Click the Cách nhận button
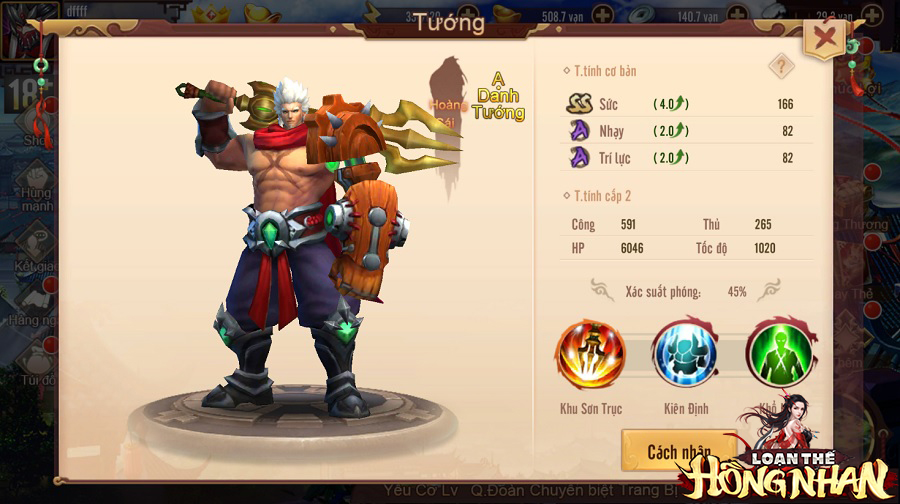The width and height of the screenshot is (900, 504). [678, 452]
